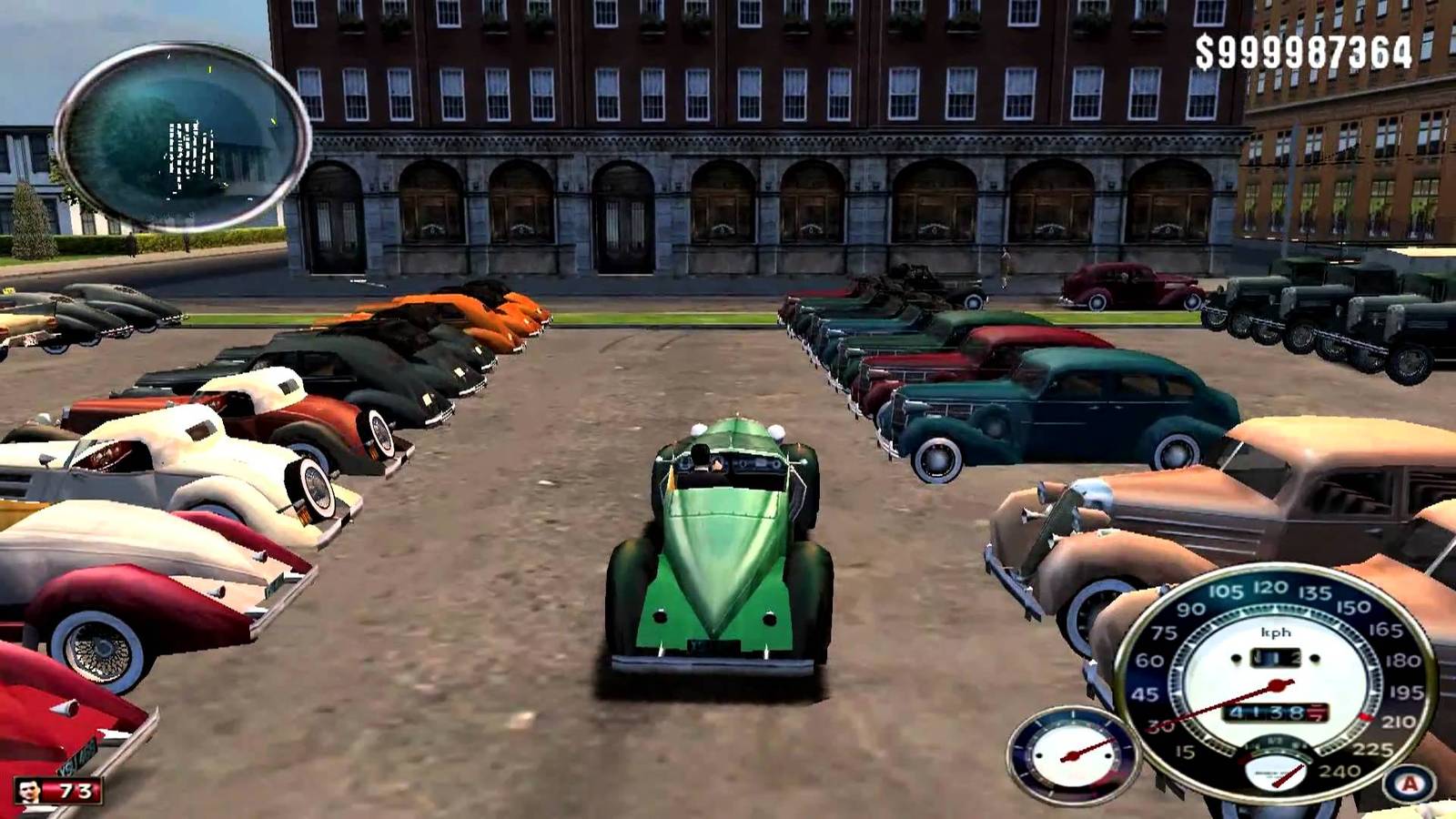Viewport: 1456px width, 819px height.
Task: Click the character portrait icon
Action: [x=30, y=791]
